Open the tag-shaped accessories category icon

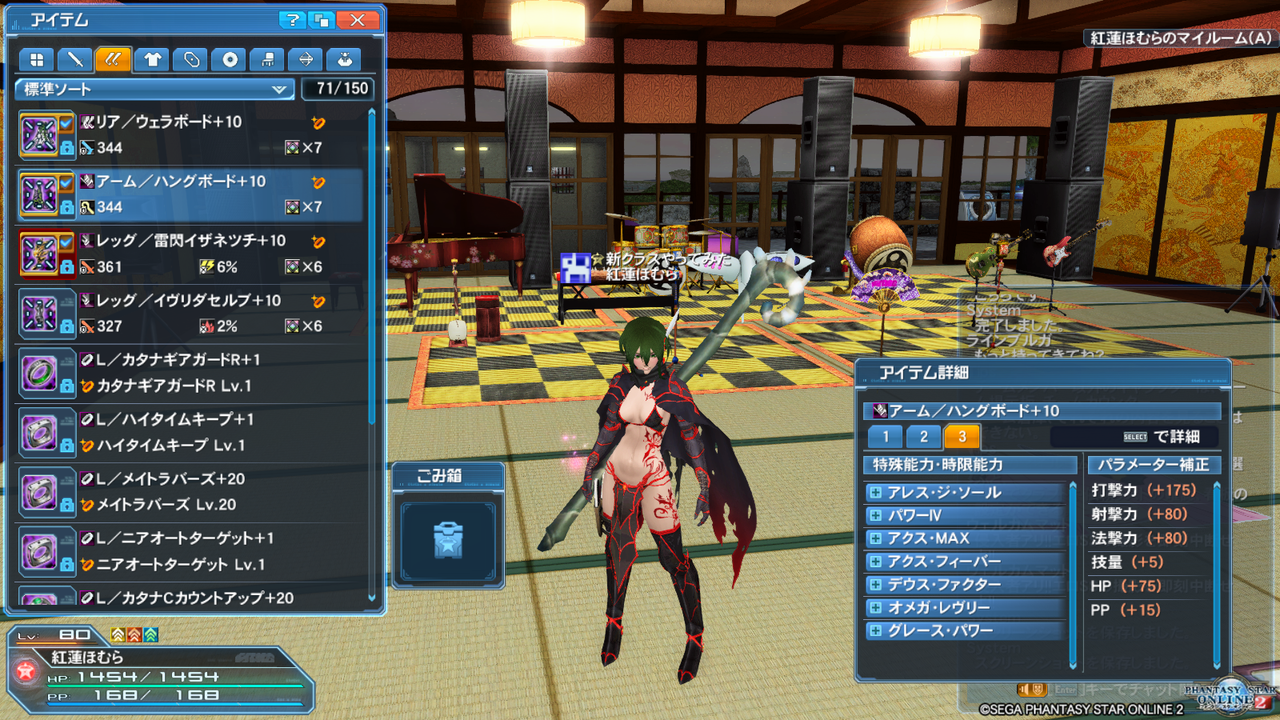190,59
